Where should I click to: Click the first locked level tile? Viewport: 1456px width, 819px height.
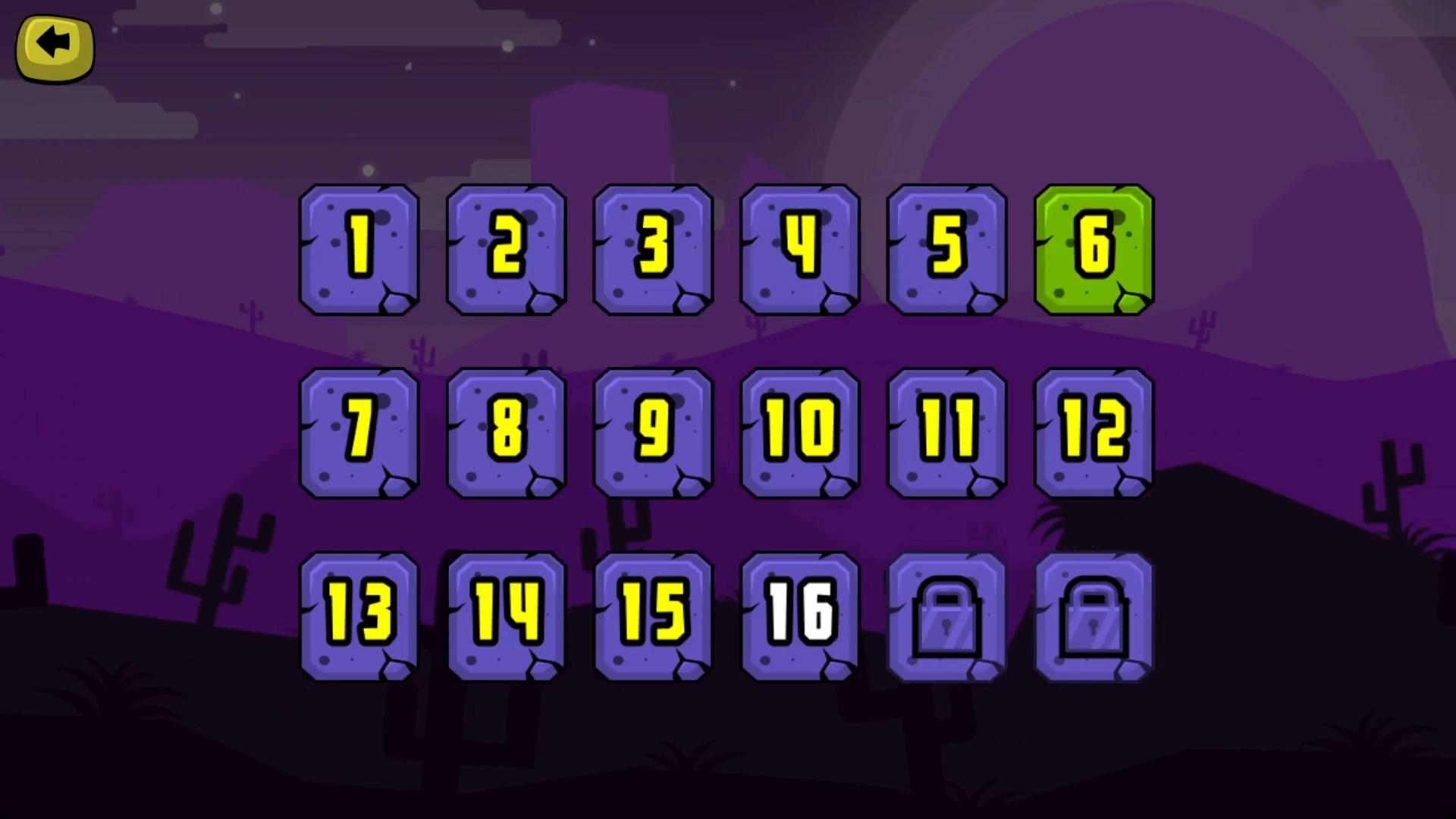point(946,617)
